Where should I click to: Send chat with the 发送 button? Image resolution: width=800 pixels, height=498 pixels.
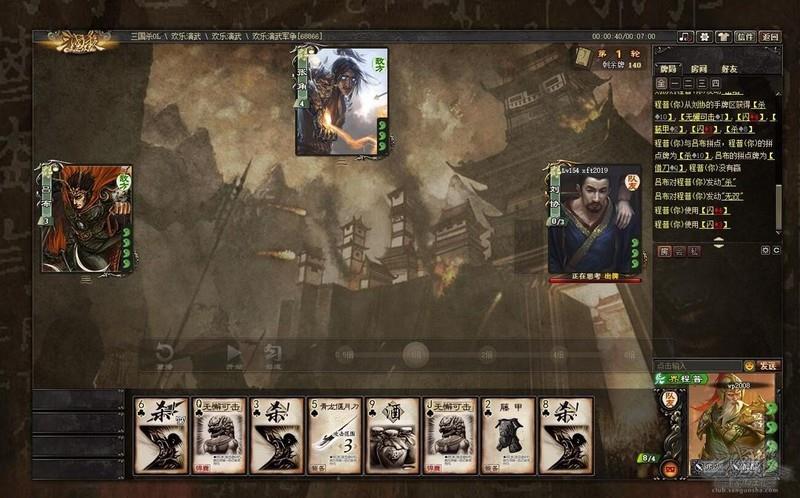(x=767, y=366)
